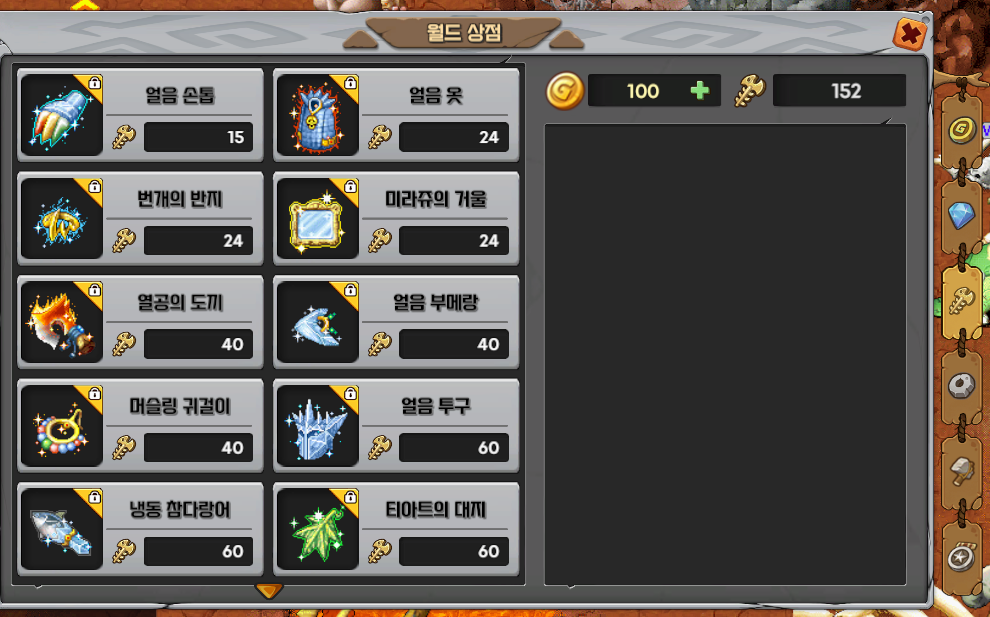The width and height of the screenshot is (990, 617).
Task: Show the star medal shop tab
Action: click(962, 553)
